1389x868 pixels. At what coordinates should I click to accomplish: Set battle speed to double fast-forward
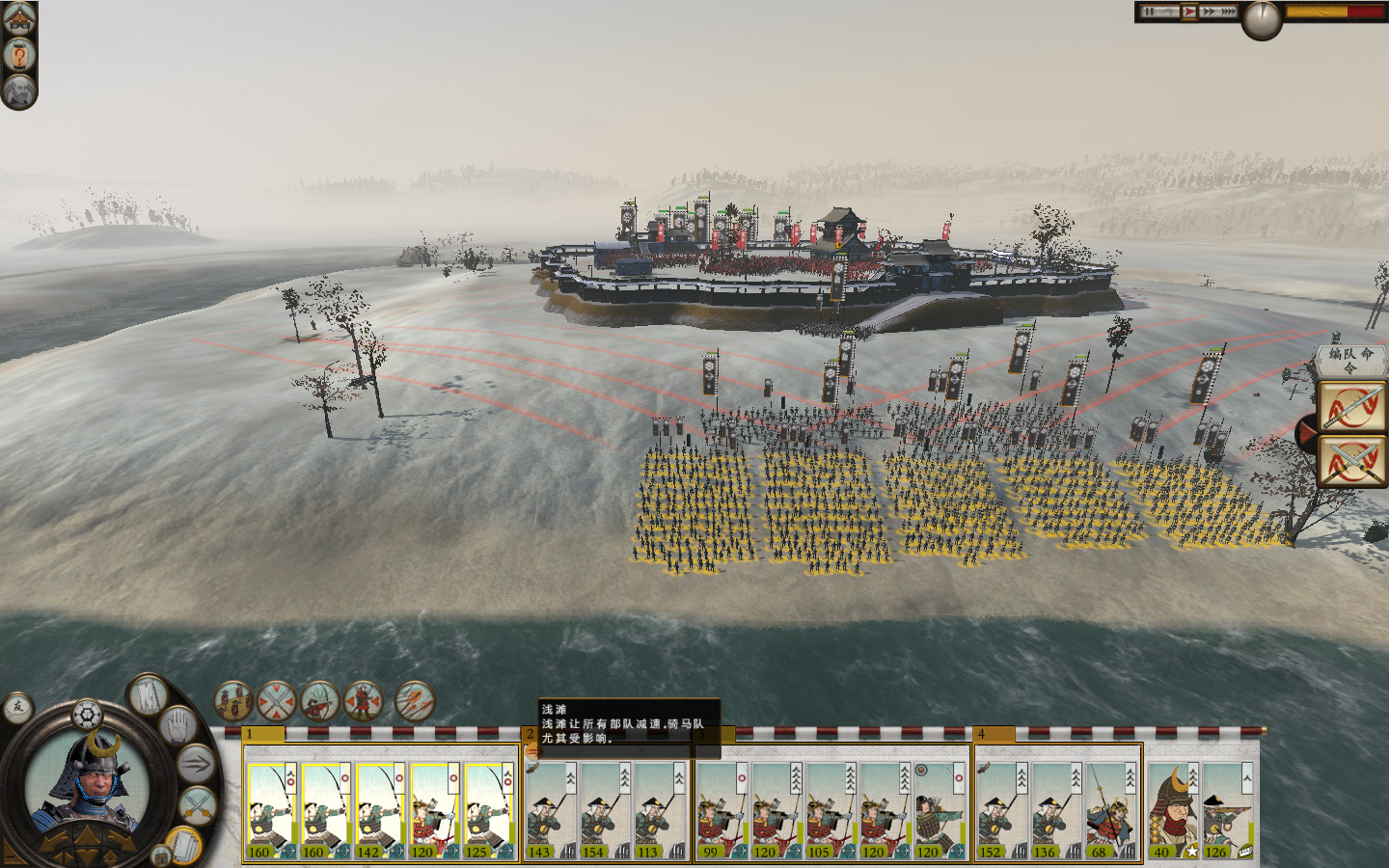pyautogui.click(x=1208, y=12)
